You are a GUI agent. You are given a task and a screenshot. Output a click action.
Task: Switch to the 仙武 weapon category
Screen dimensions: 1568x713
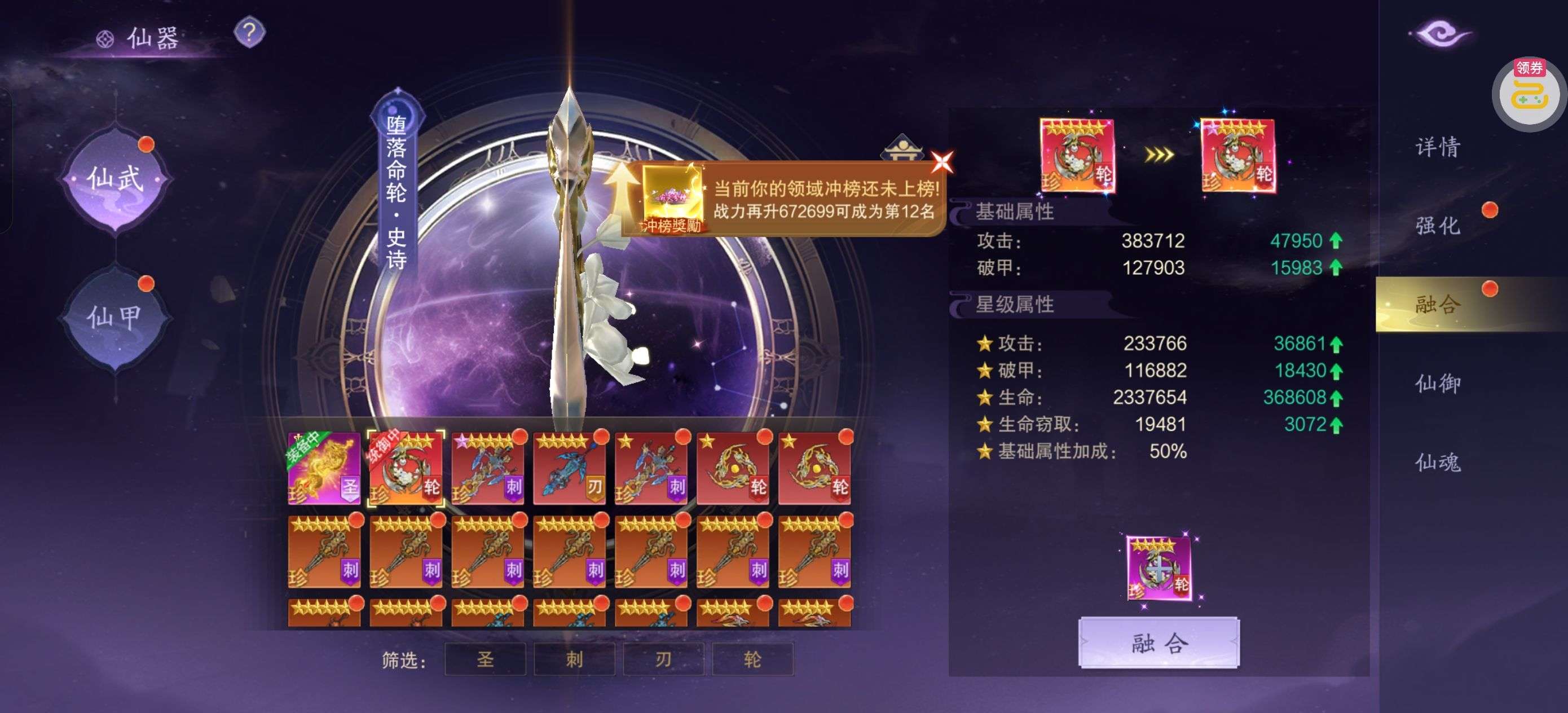(x=115, y=179)
